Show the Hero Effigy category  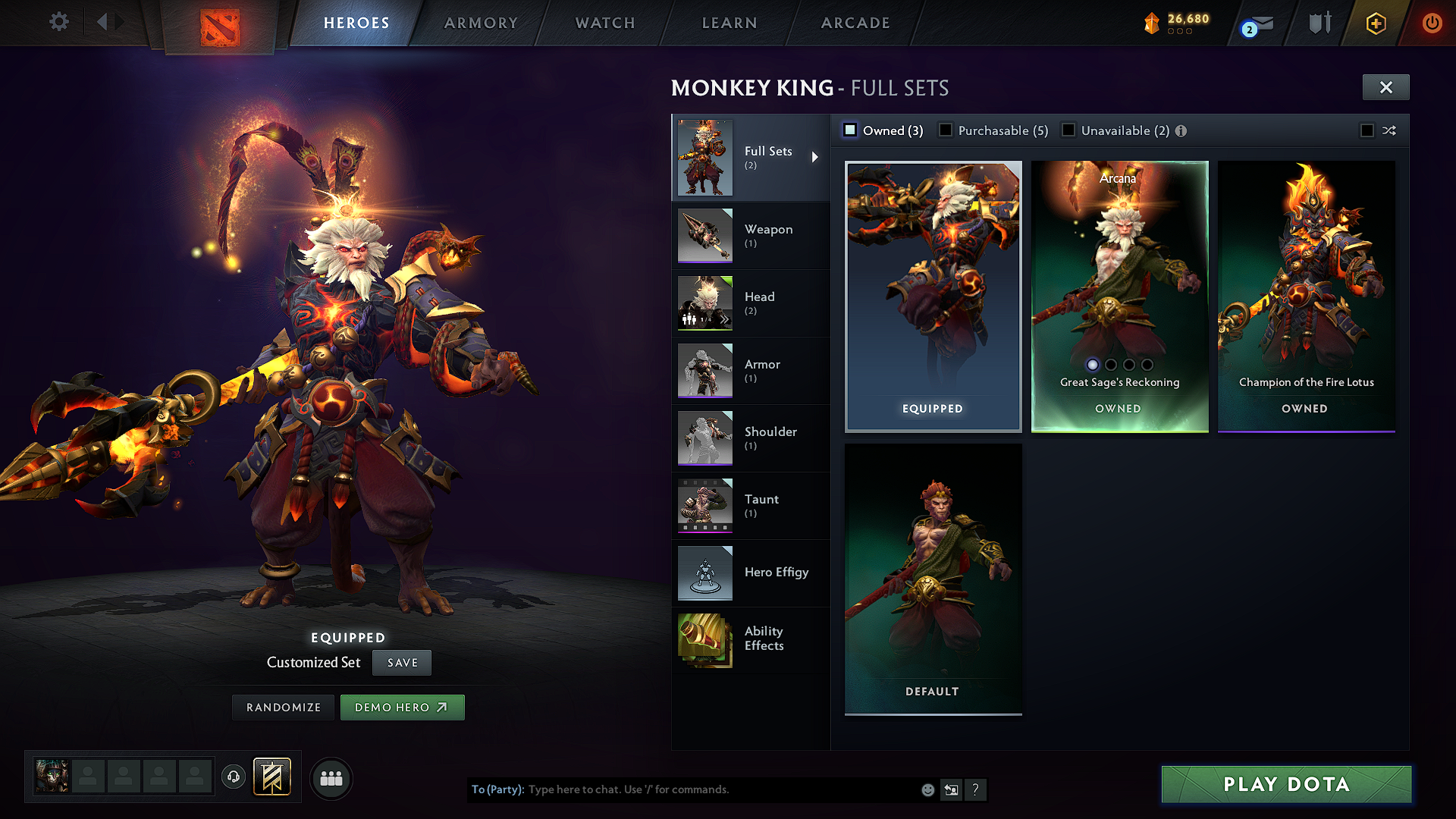(x=750, y=573)
